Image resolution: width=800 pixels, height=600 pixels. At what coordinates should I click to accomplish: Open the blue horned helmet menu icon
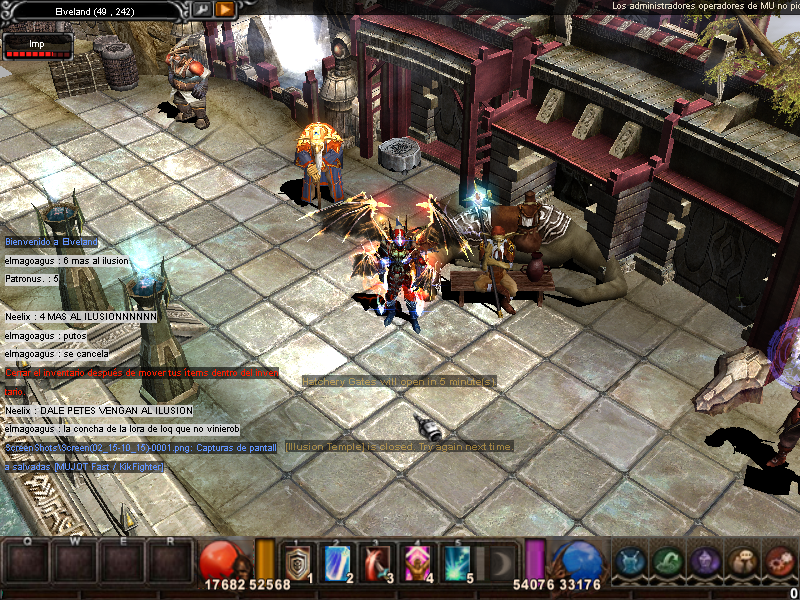(x=631, y=562)
